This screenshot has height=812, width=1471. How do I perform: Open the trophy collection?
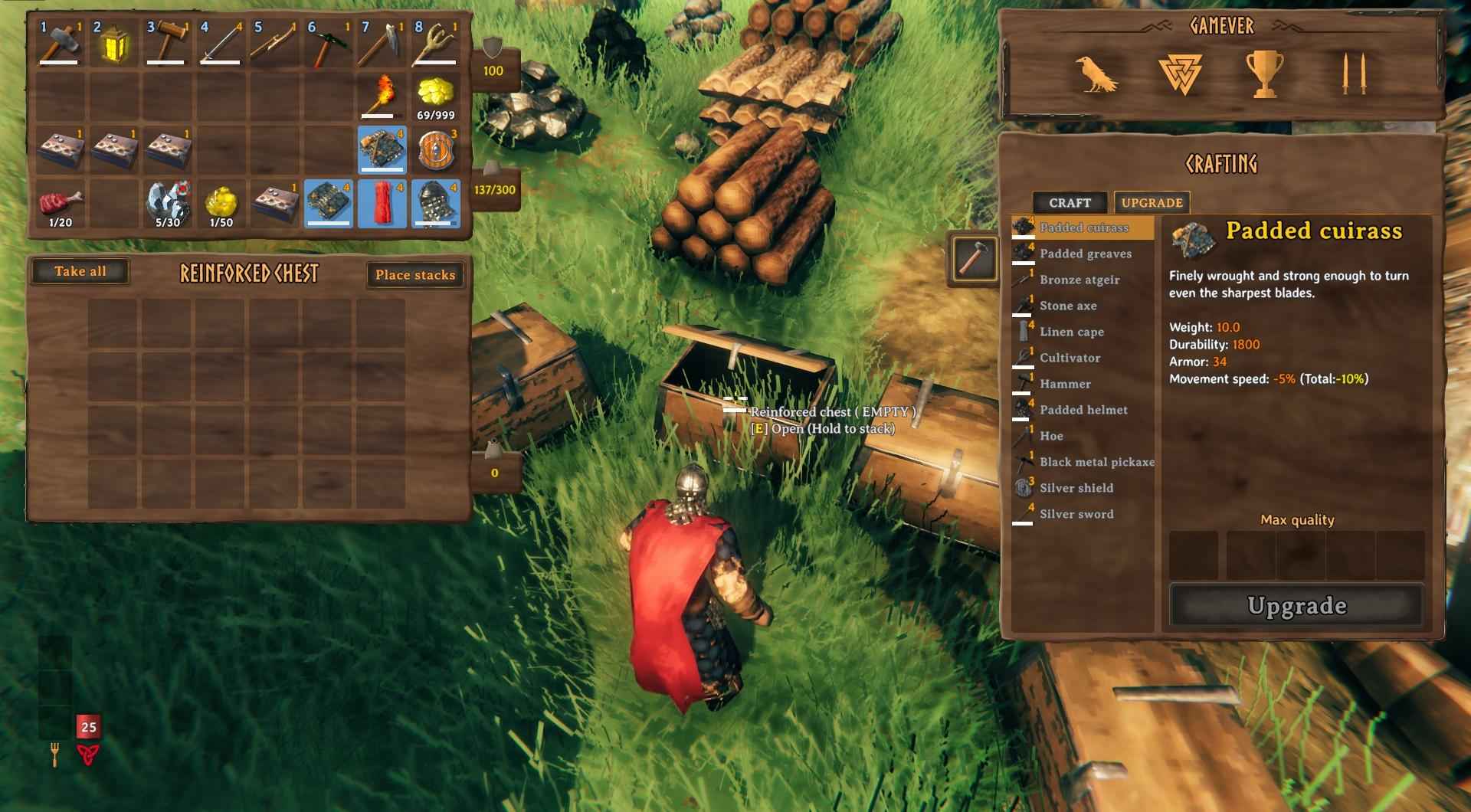[x=1264, y=75]
